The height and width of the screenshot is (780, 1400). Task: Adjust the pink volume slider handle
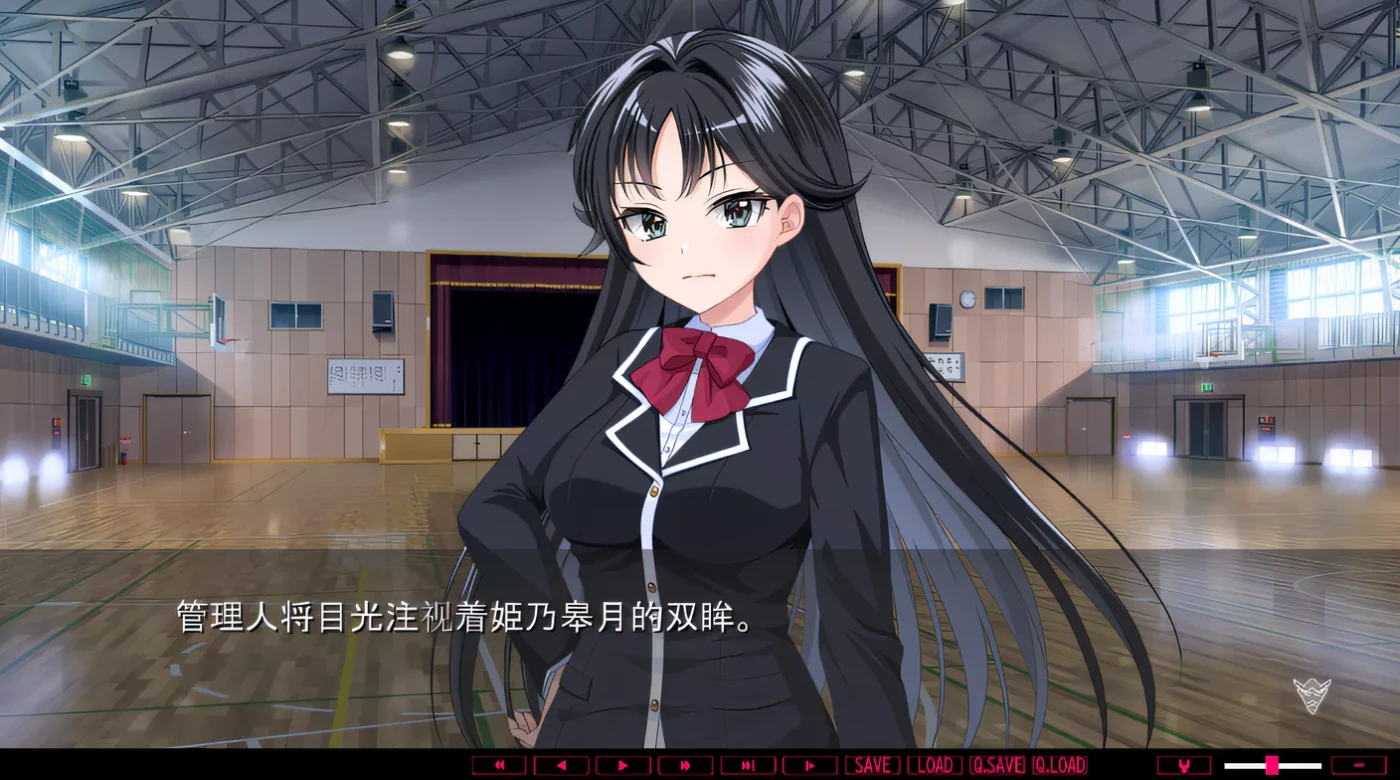pos(1273,765)
